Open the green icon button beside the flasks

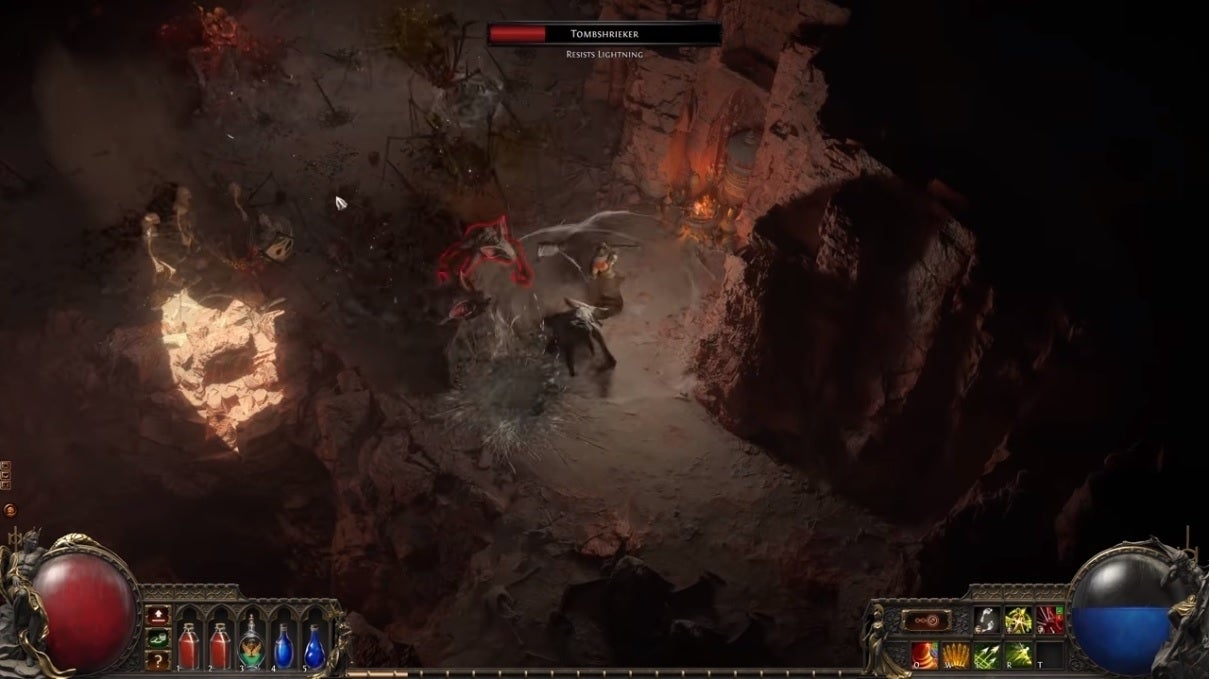156,638
